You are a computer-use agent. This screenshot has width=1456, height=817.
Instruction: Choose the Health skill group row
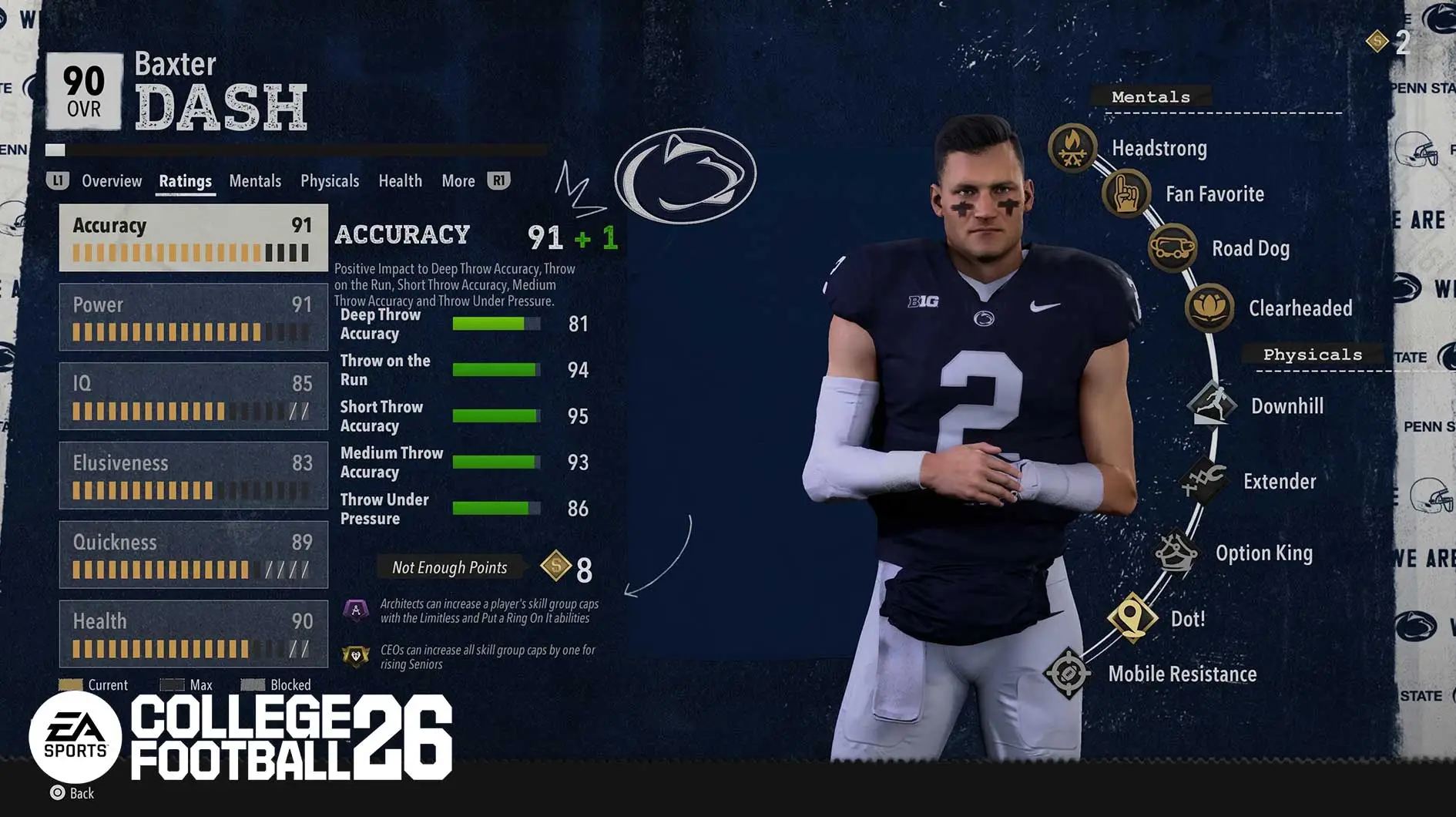coord(193,634)
